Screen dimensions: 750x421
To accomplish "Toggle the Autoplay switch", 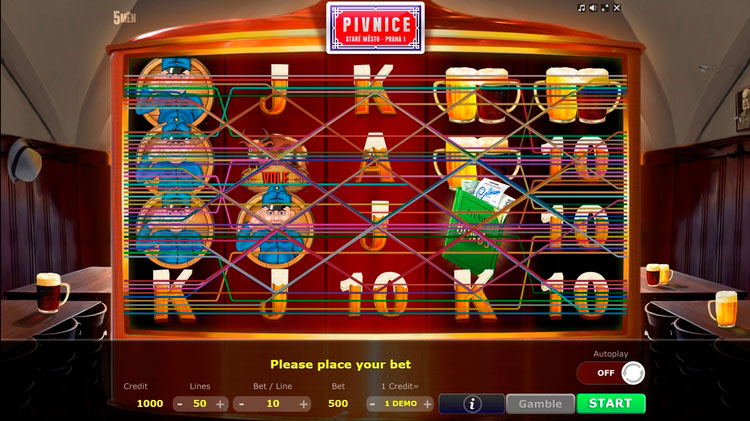I will 610,373.
